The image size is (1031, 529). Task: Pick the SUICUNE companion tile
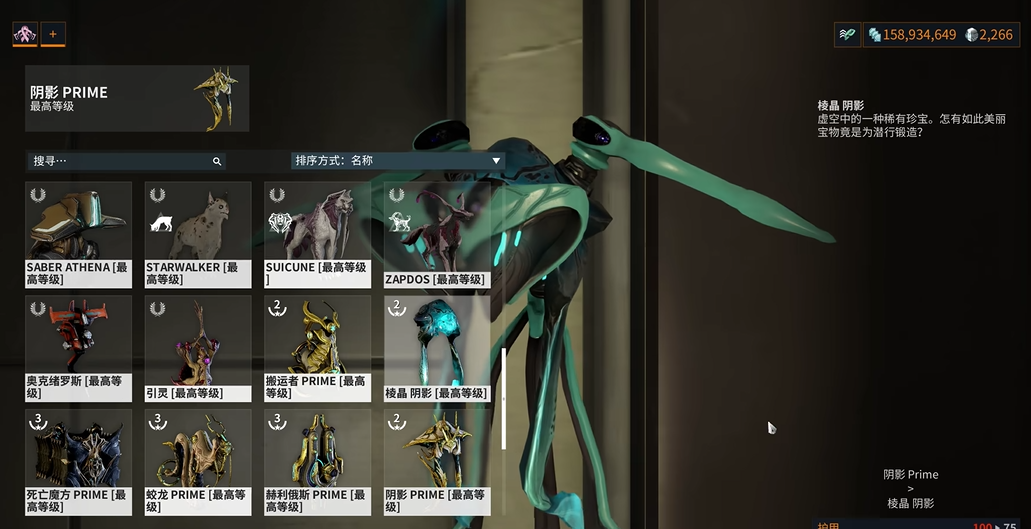(317, 234)
